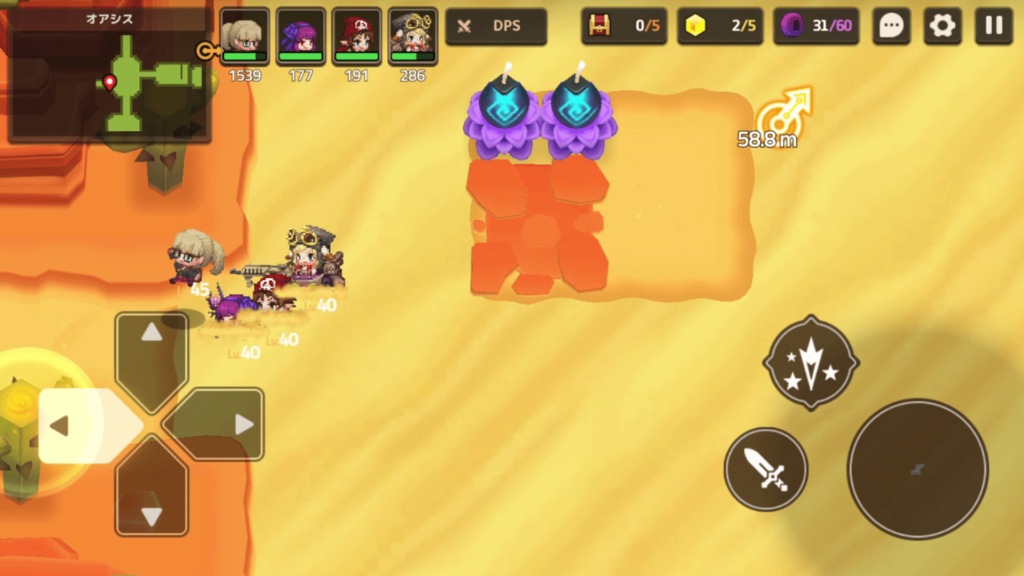Choose the red pirate-hat hero portrait
Screen dimensions: 1024x576
coord(357,36)
